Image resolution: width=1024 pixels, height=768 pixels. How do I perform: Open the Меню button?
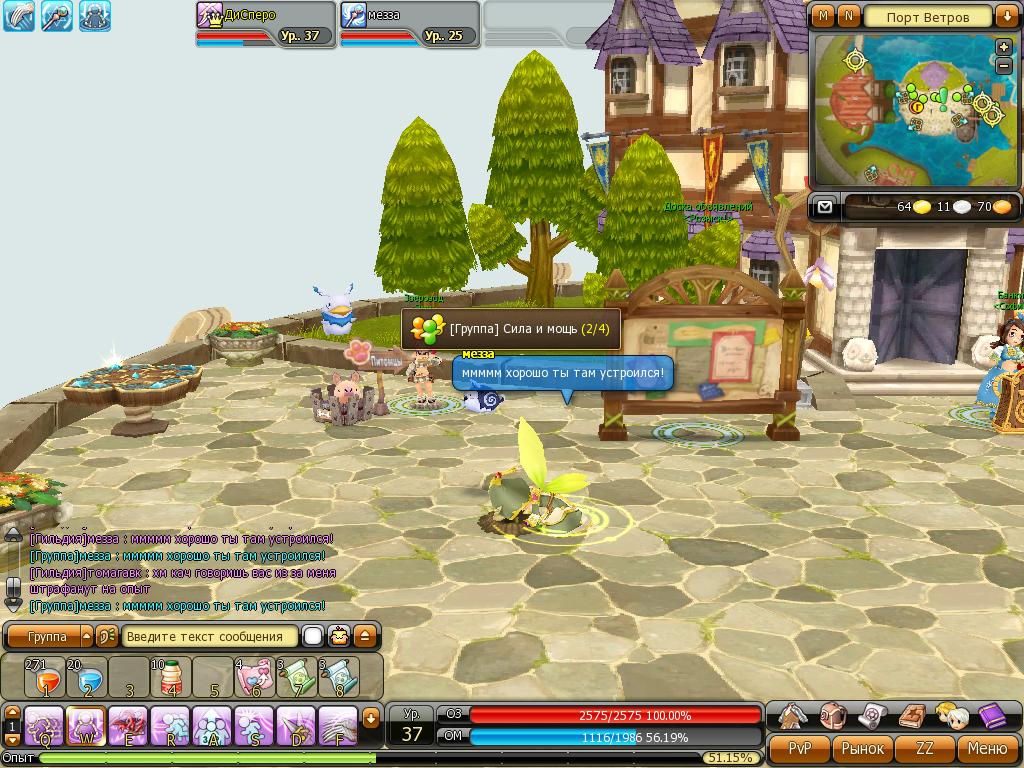987,748
